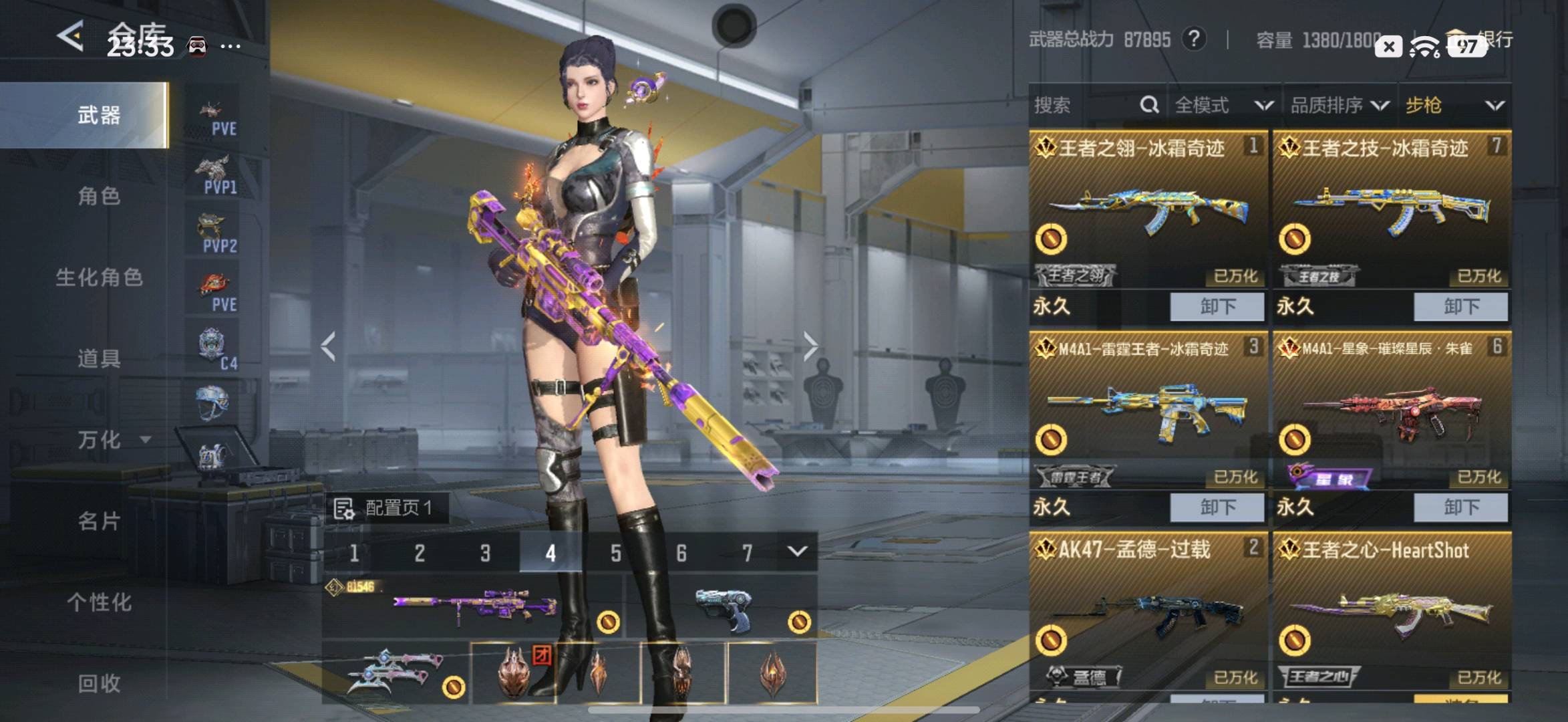Open the 全模式 mode dropdown

1223,105
